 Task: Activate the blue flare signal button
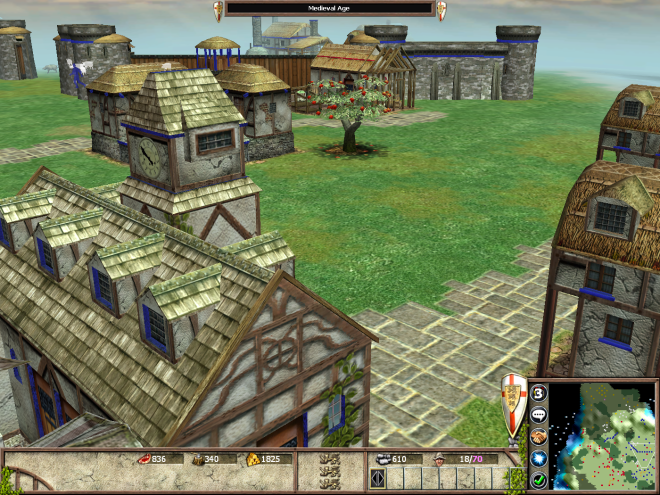click(538, 457)
